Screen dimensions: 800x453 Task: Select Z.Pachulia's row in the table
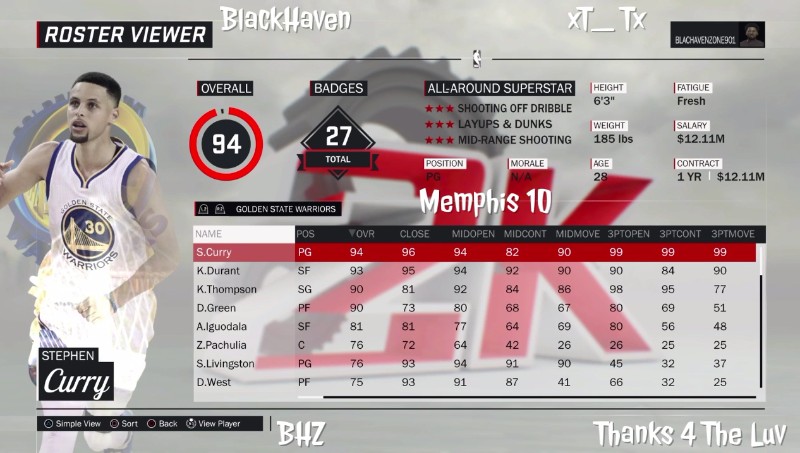pyautogui.click(x=474, y=345)
